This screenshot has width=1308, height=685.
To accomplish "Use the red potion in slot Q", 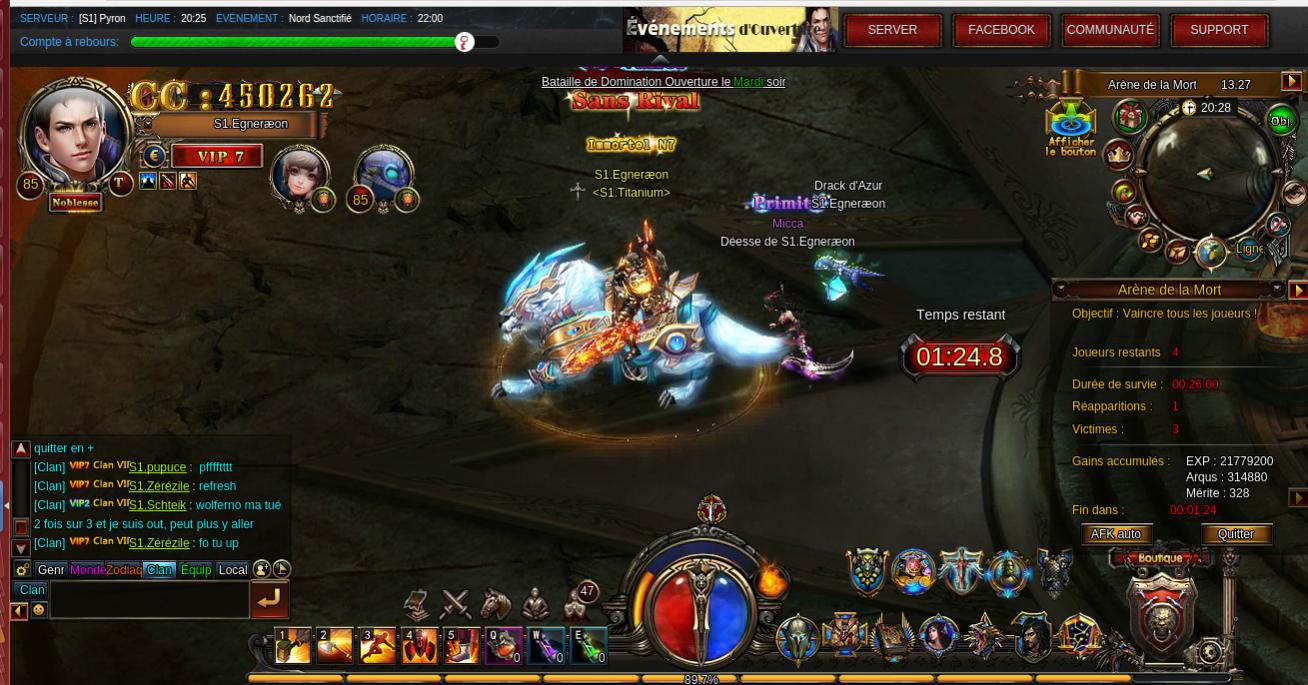I will pyautogui.click(x=503, y=647).
